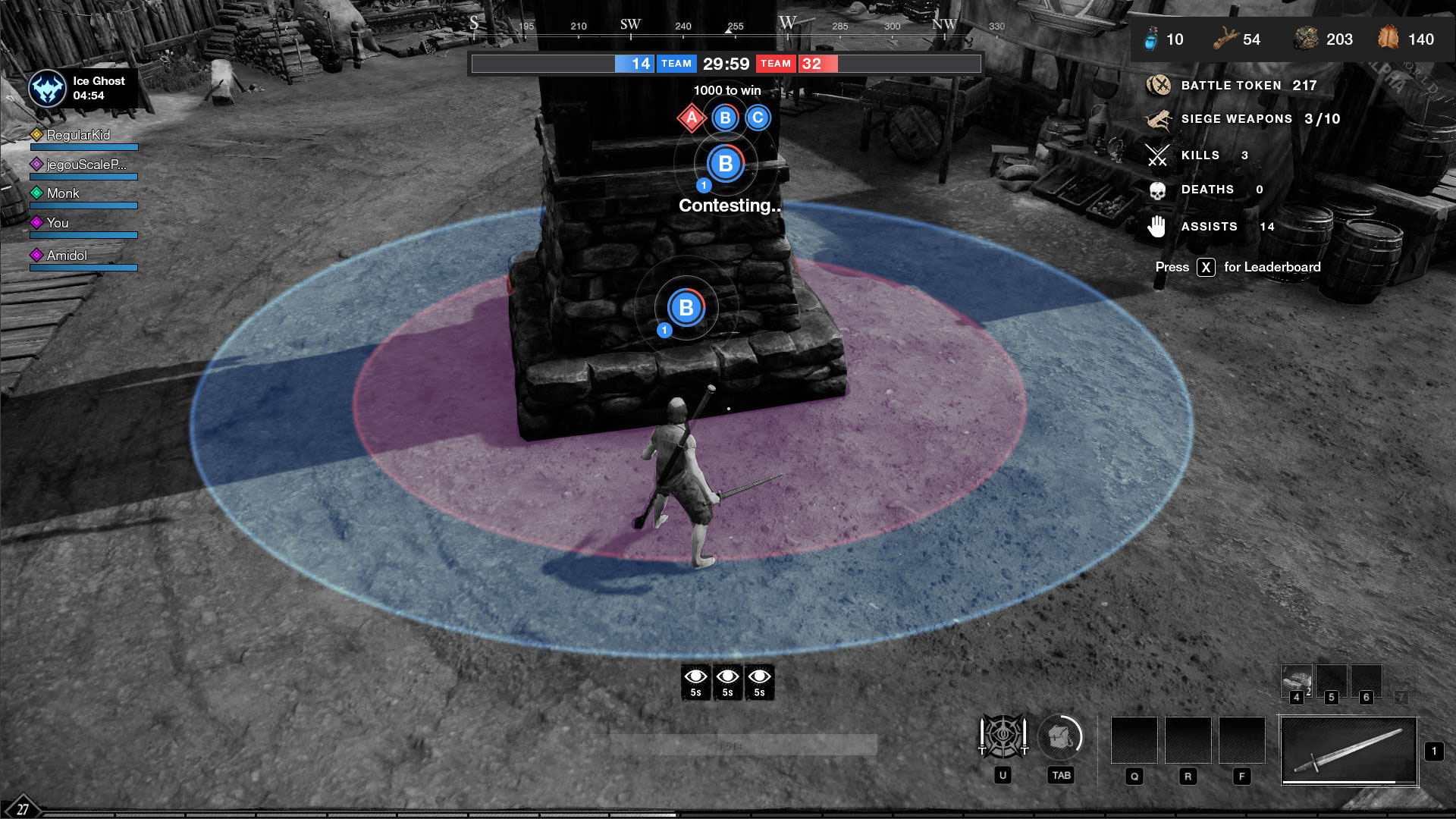The height and width of the screenshot is (819, 1456).
Task: Click the wood branch resource icon
Action: 1225,39
